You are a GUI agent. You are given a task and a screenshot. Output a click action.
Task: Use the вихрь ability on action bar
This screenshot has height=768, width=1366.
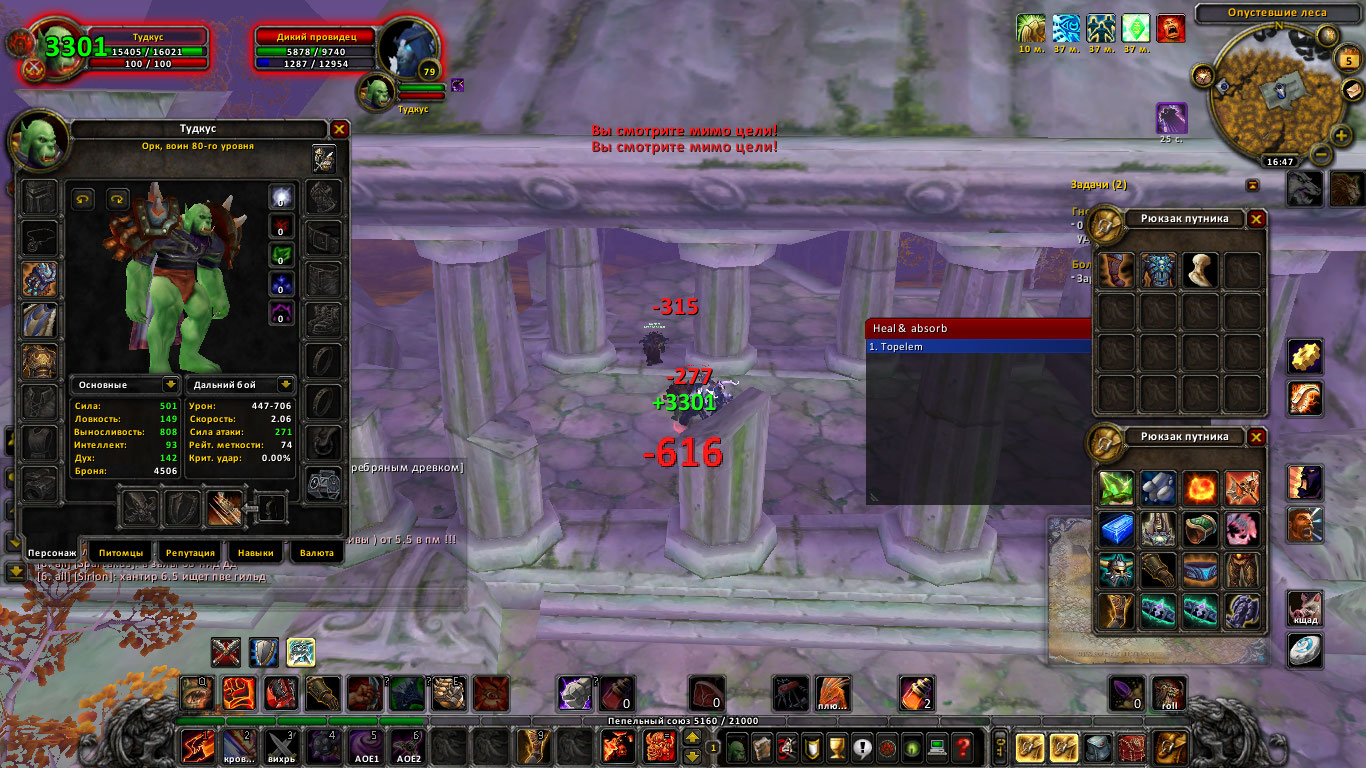(x=280, y=746)
